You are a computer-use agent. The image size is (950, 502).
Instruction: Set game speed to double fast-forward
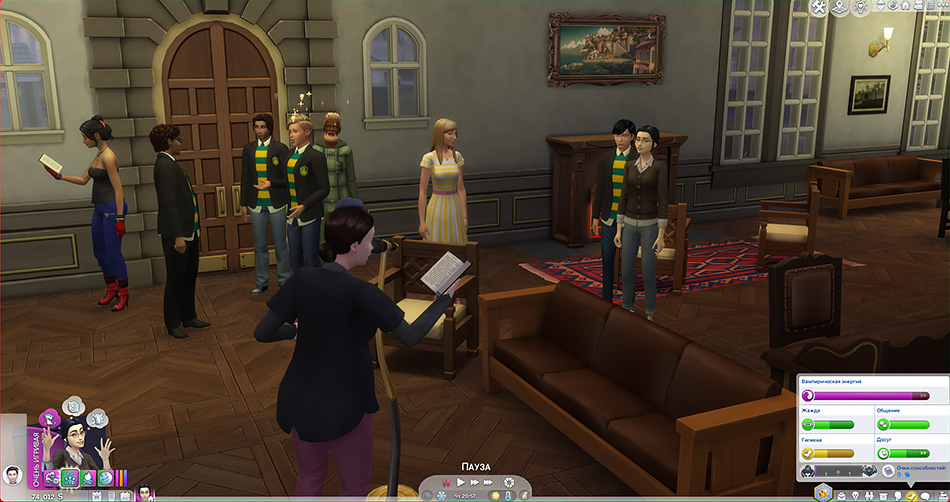(475, 483)
